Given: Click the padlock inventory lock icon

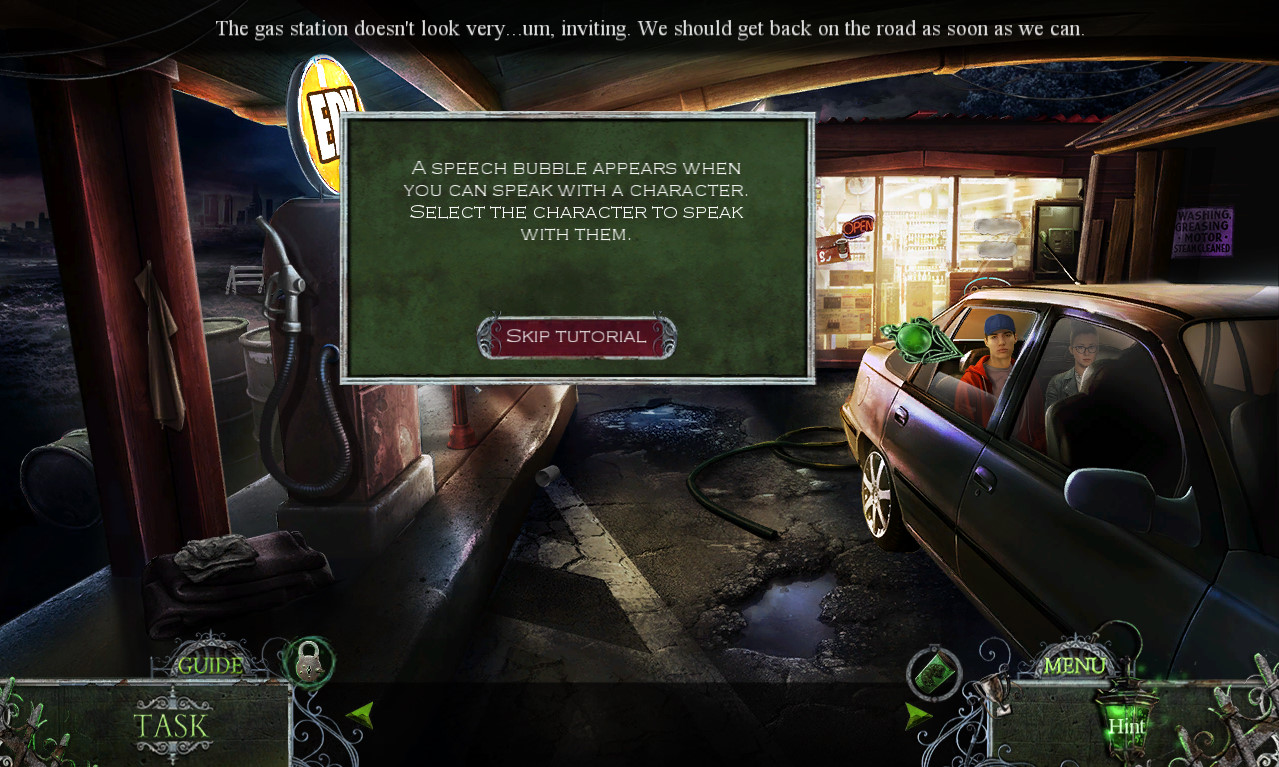Looking at the screenshot, I should pyautogui.click(x=308, y=661).
